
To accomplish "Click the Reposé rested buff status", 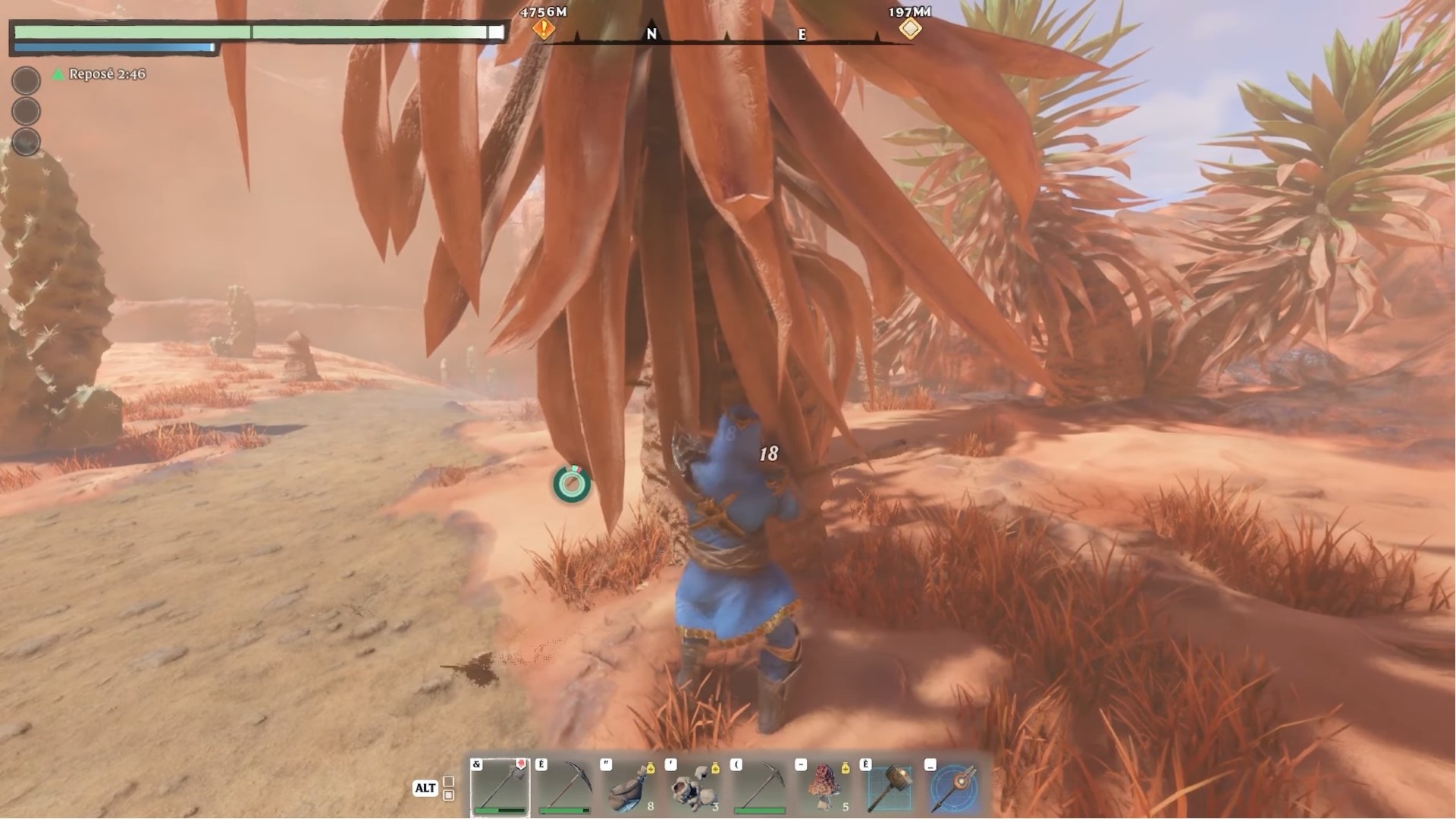I will pyautogui.click(x=99, y=74).
